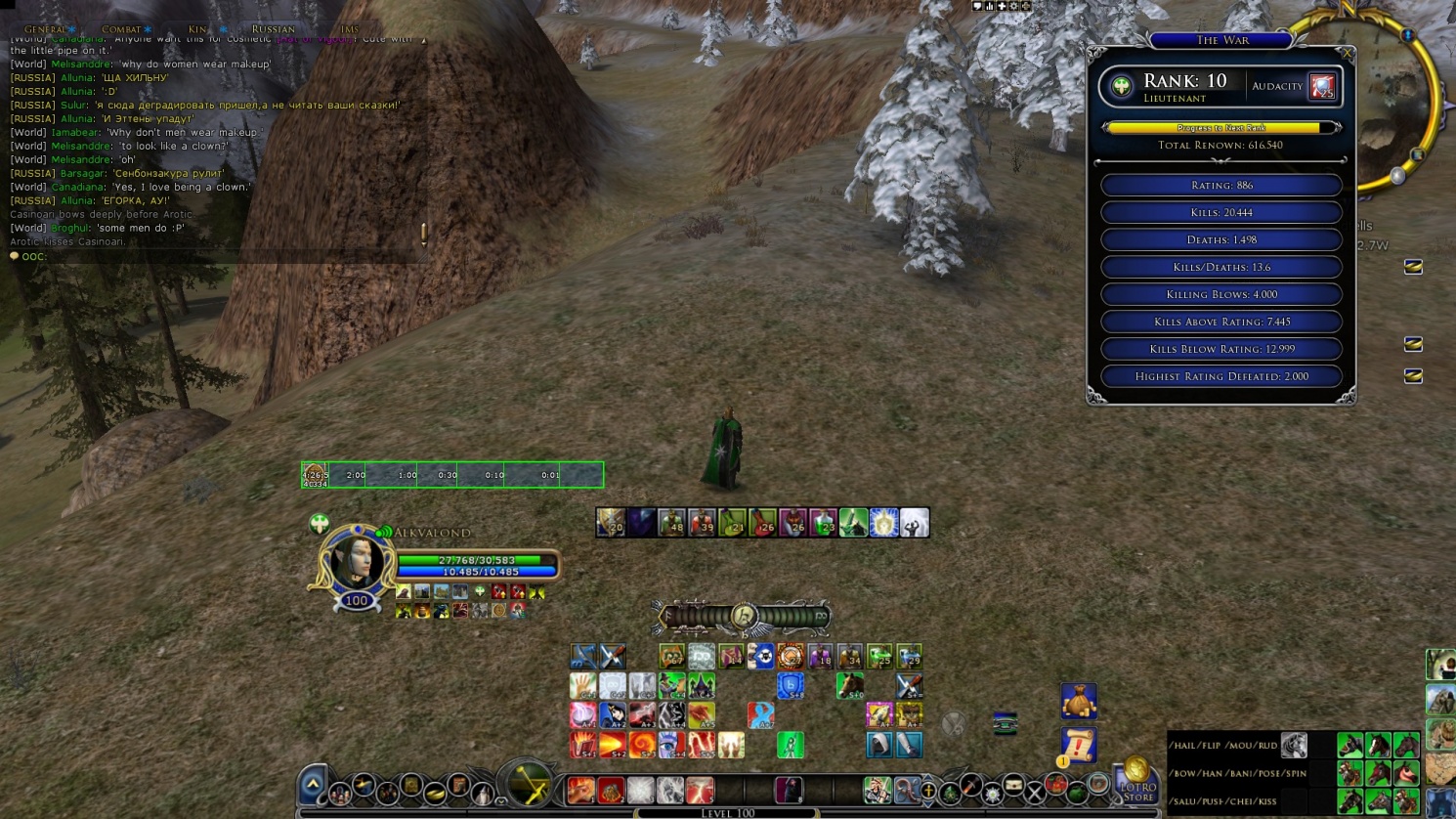Switch to the Kin chat tab
This screenshot has width=1456, height=819.
197,29
